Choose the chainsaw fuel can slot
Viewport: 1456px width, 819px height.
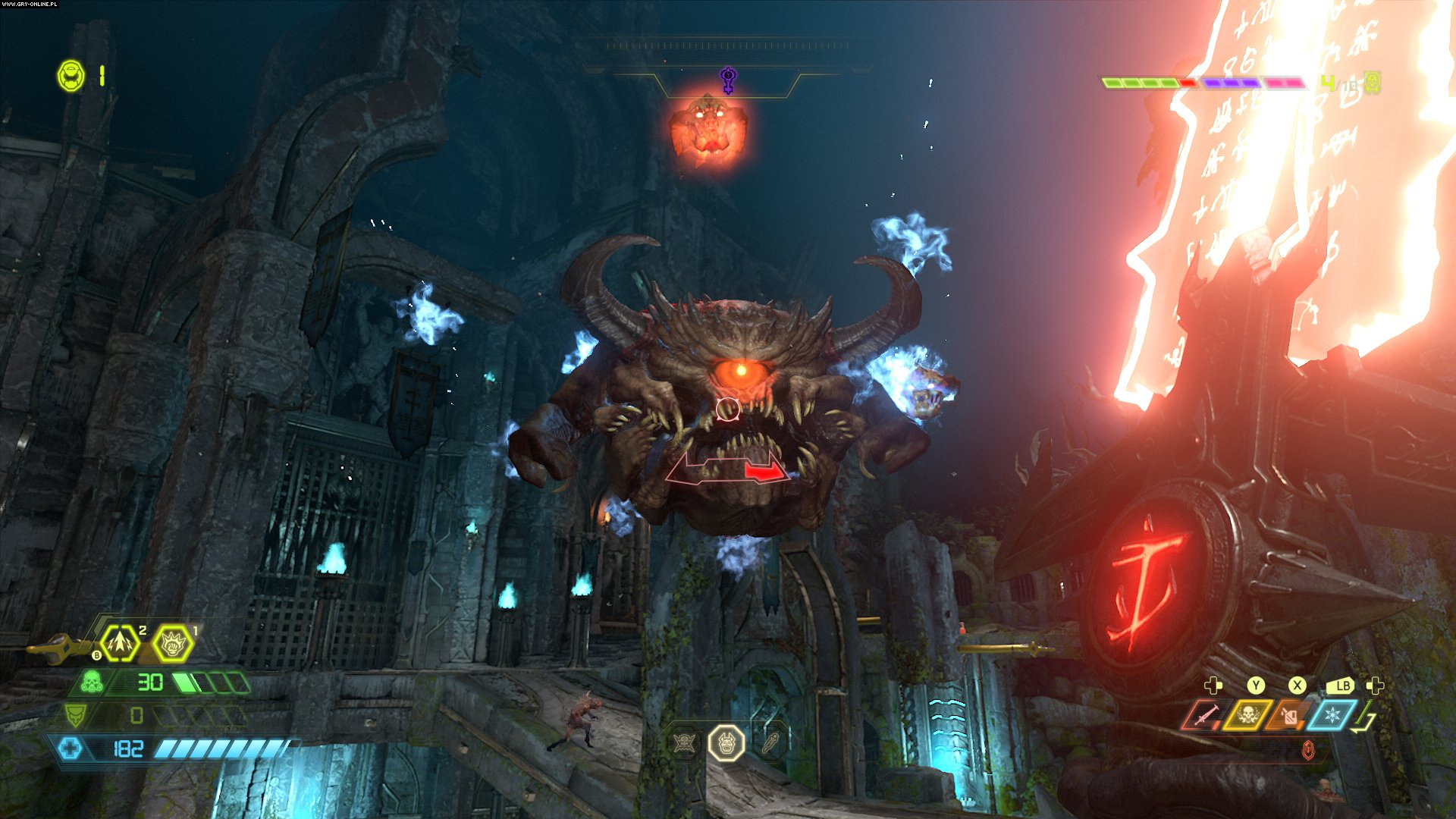(1289, 715)
